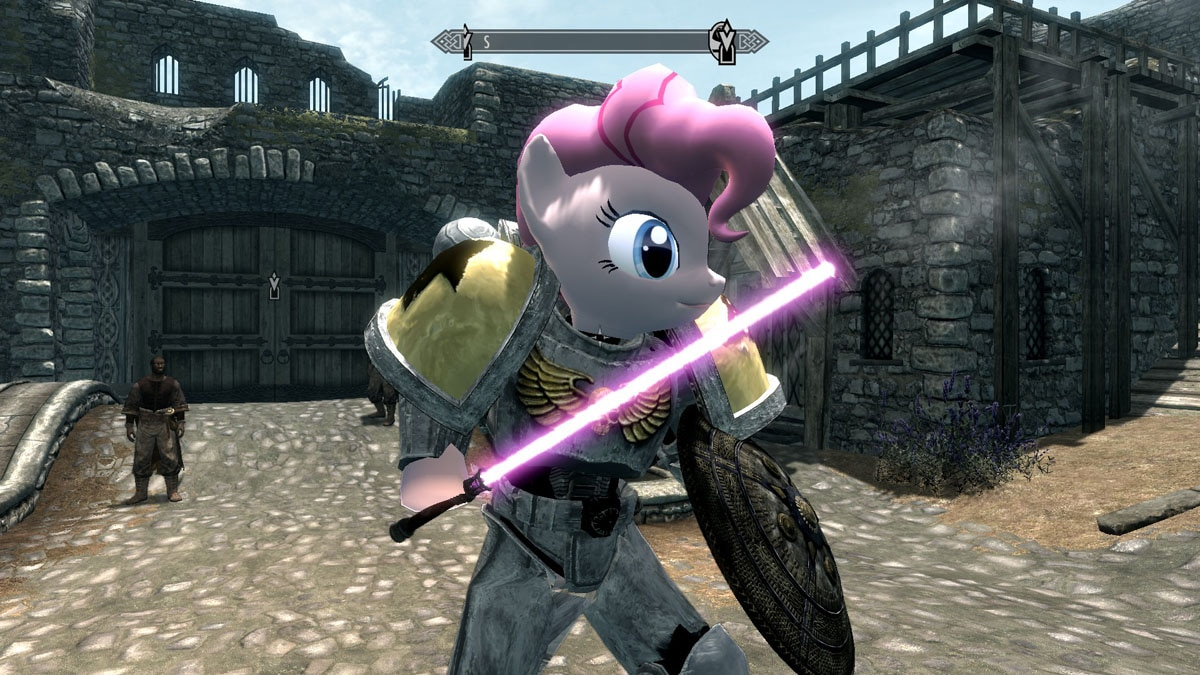Select the marker at the compass's left end
Image resolution: width=1200 pixels, height=675 pixels.
466,44
